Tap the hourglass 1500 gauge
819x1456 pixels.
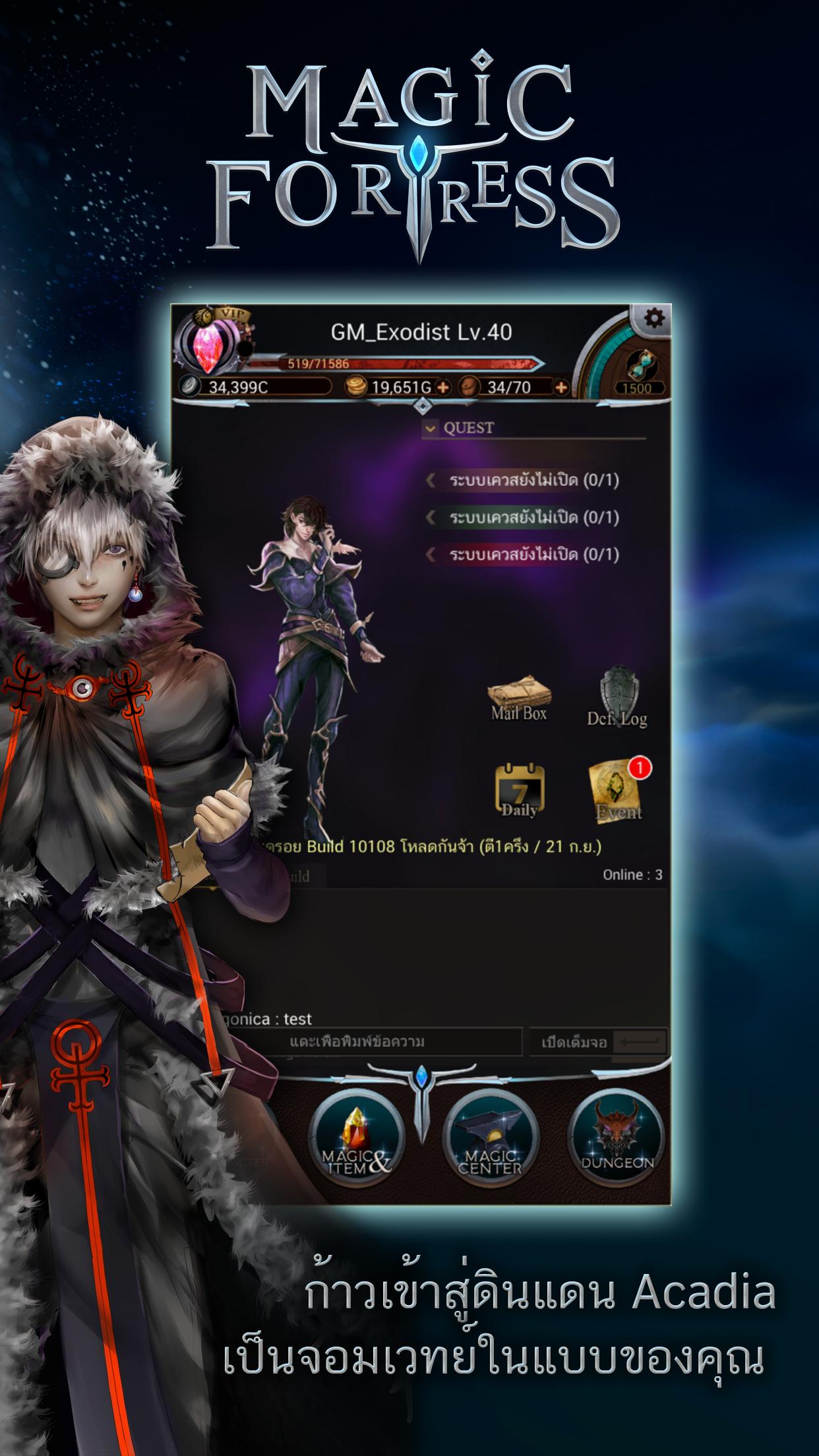pos(636,370)
